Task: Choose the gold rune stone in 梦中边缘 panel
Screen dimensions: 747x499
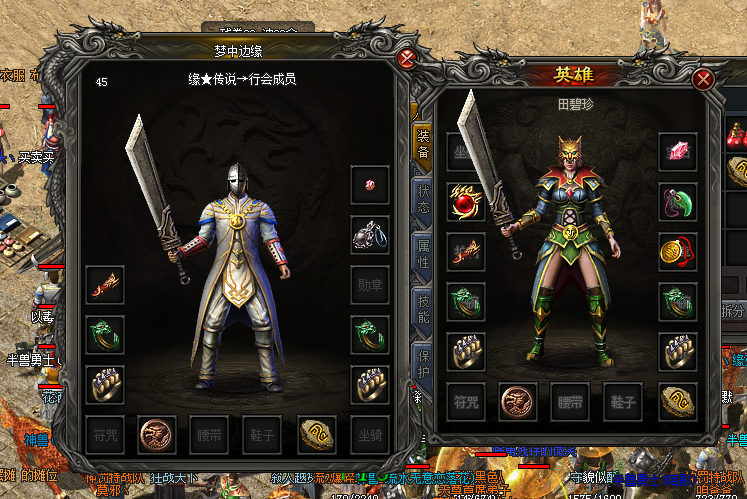Action: [x=316, y=433]
